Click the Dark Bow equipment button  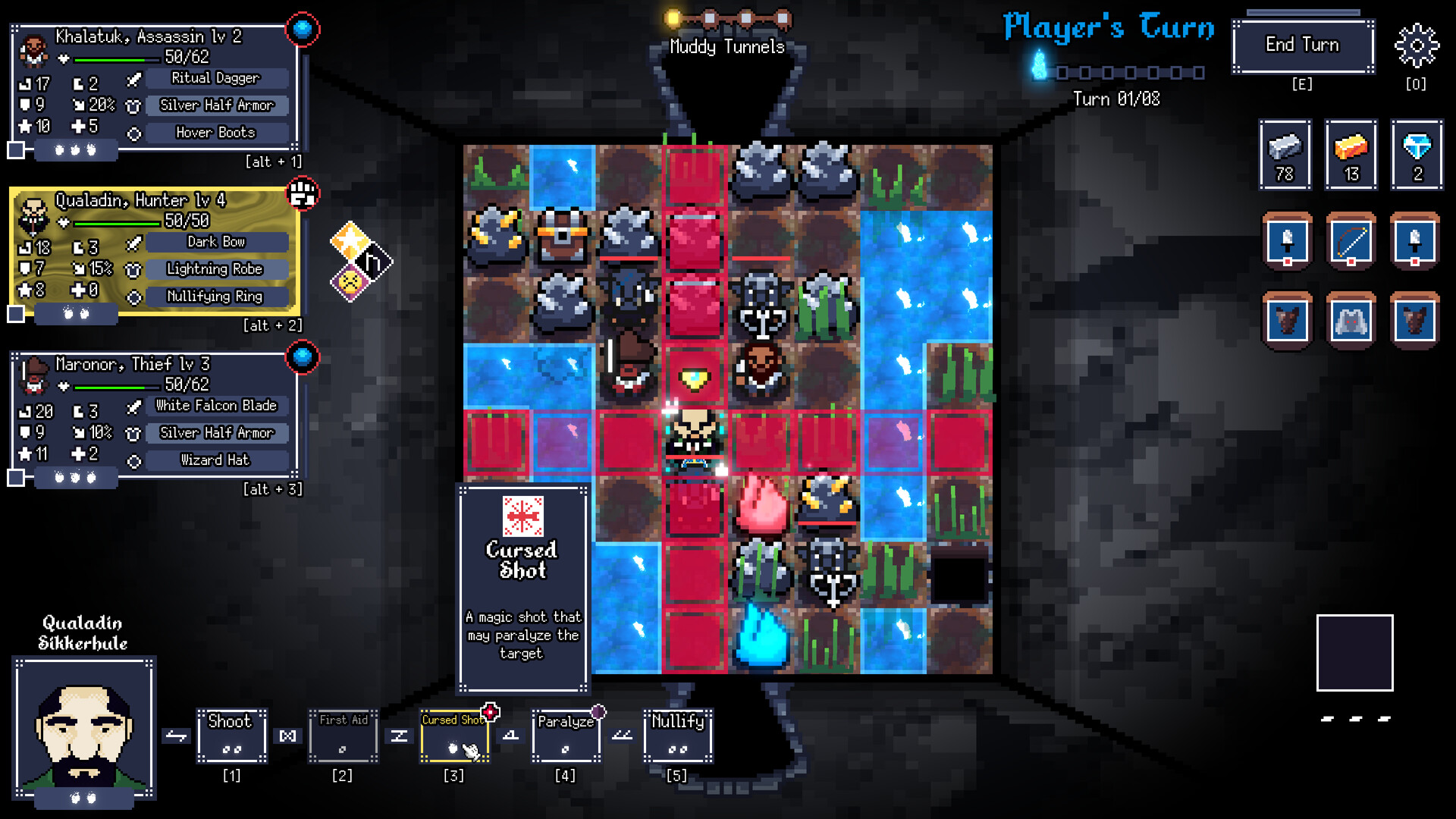click(216, 242)
